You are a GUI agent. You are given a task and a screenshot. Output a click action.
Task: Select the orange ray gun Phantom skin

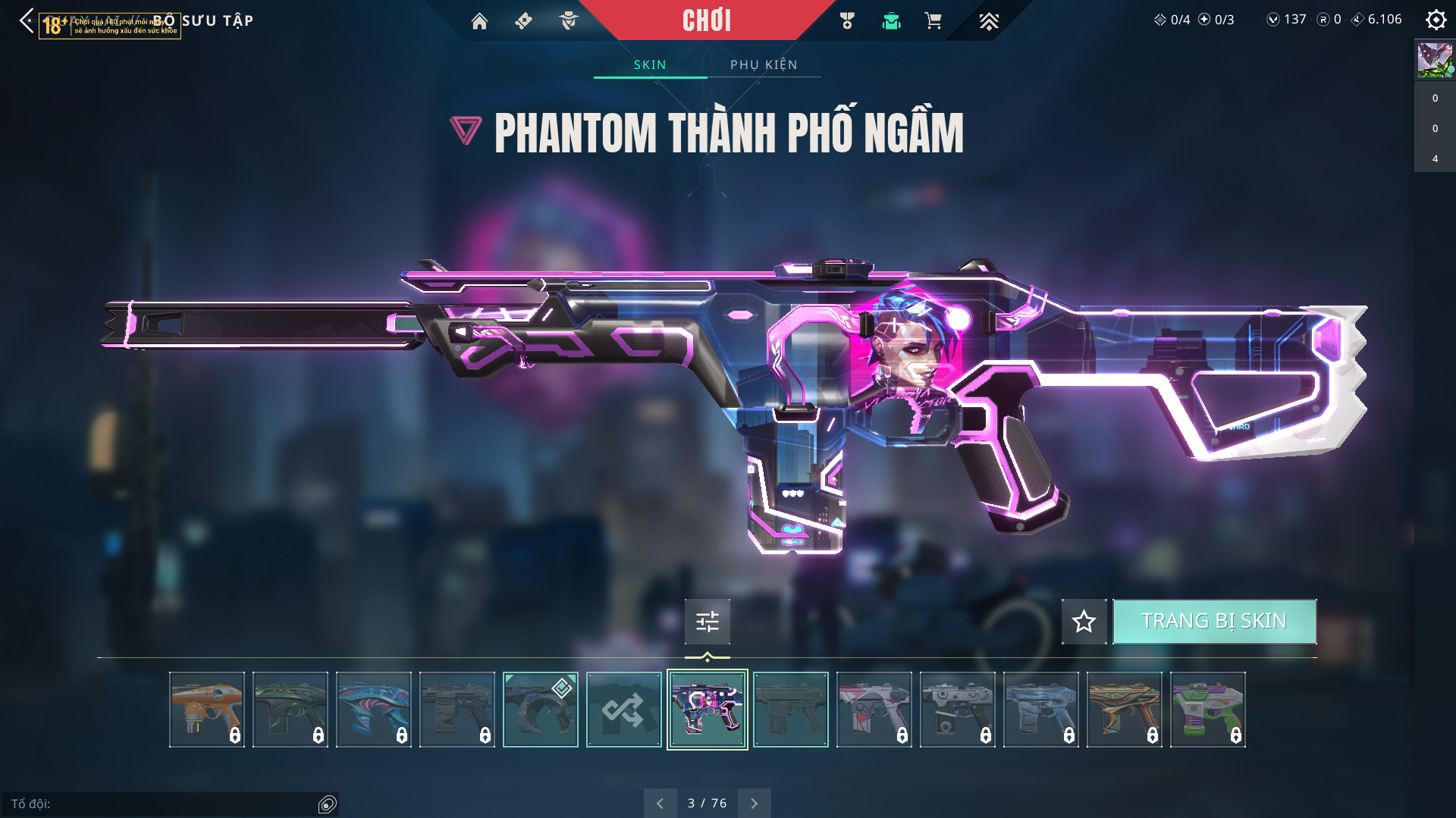point(206,710)
